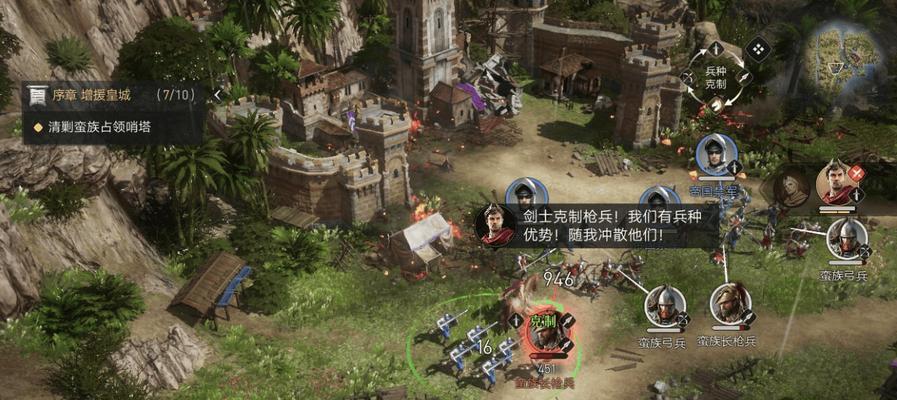Select the 清剿蛮族占领哨塔 objective
The height and width of the screenshot is (400, 897).
tap(100, 128)
